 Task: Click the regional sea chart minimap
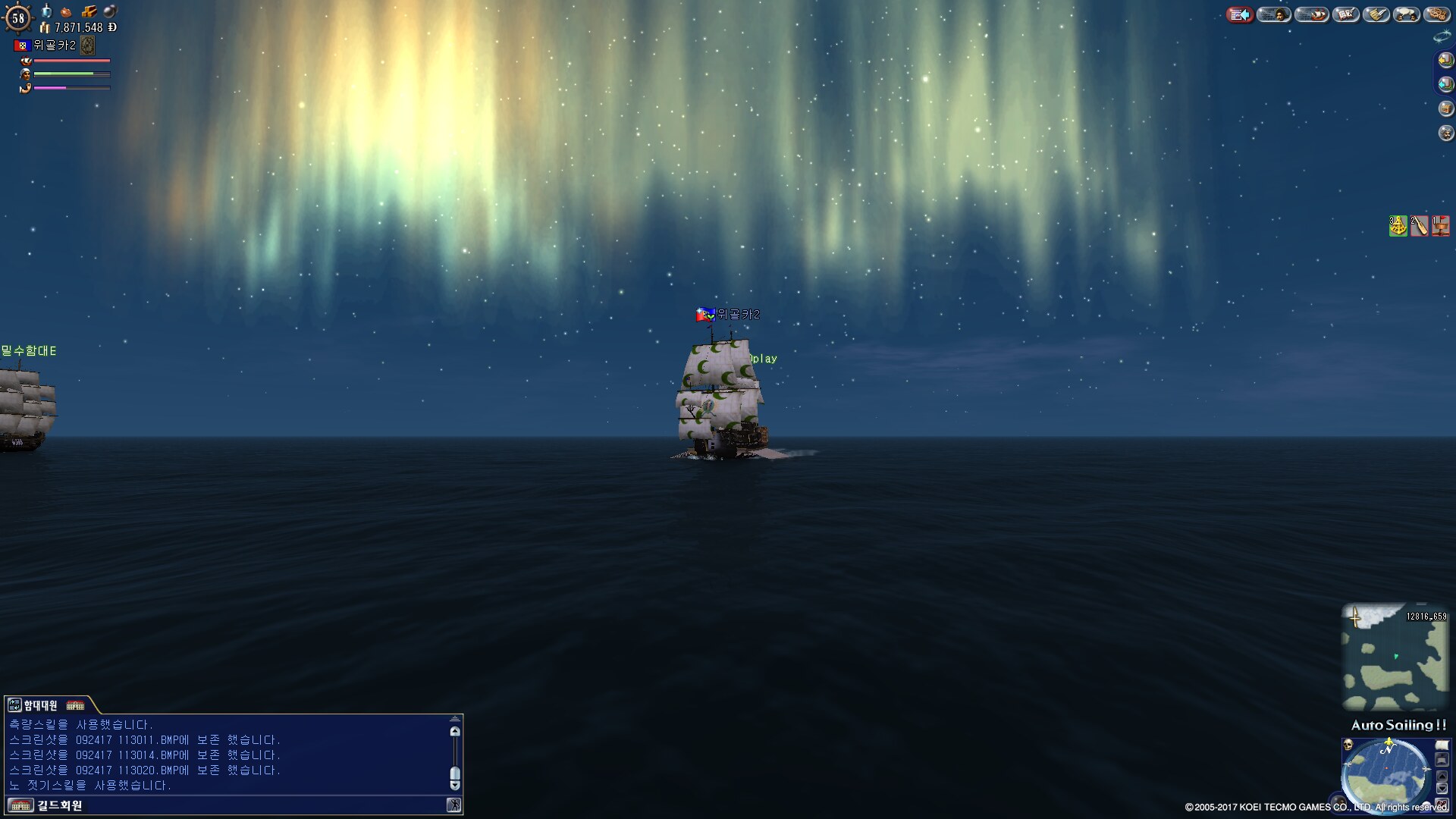point(1395,657)
